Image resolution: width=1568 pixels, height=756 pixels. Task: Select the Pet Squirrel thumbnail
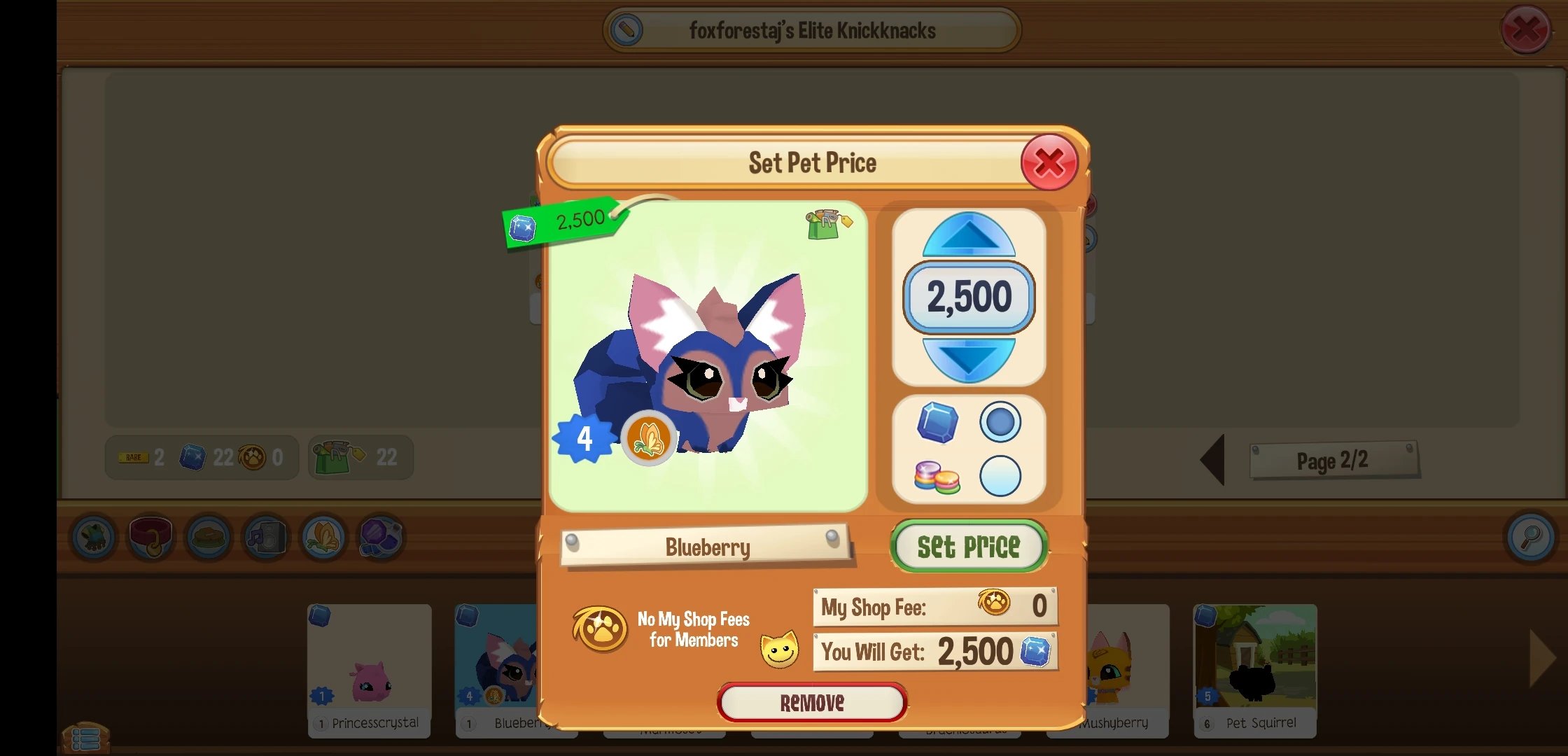(1254, 665)
